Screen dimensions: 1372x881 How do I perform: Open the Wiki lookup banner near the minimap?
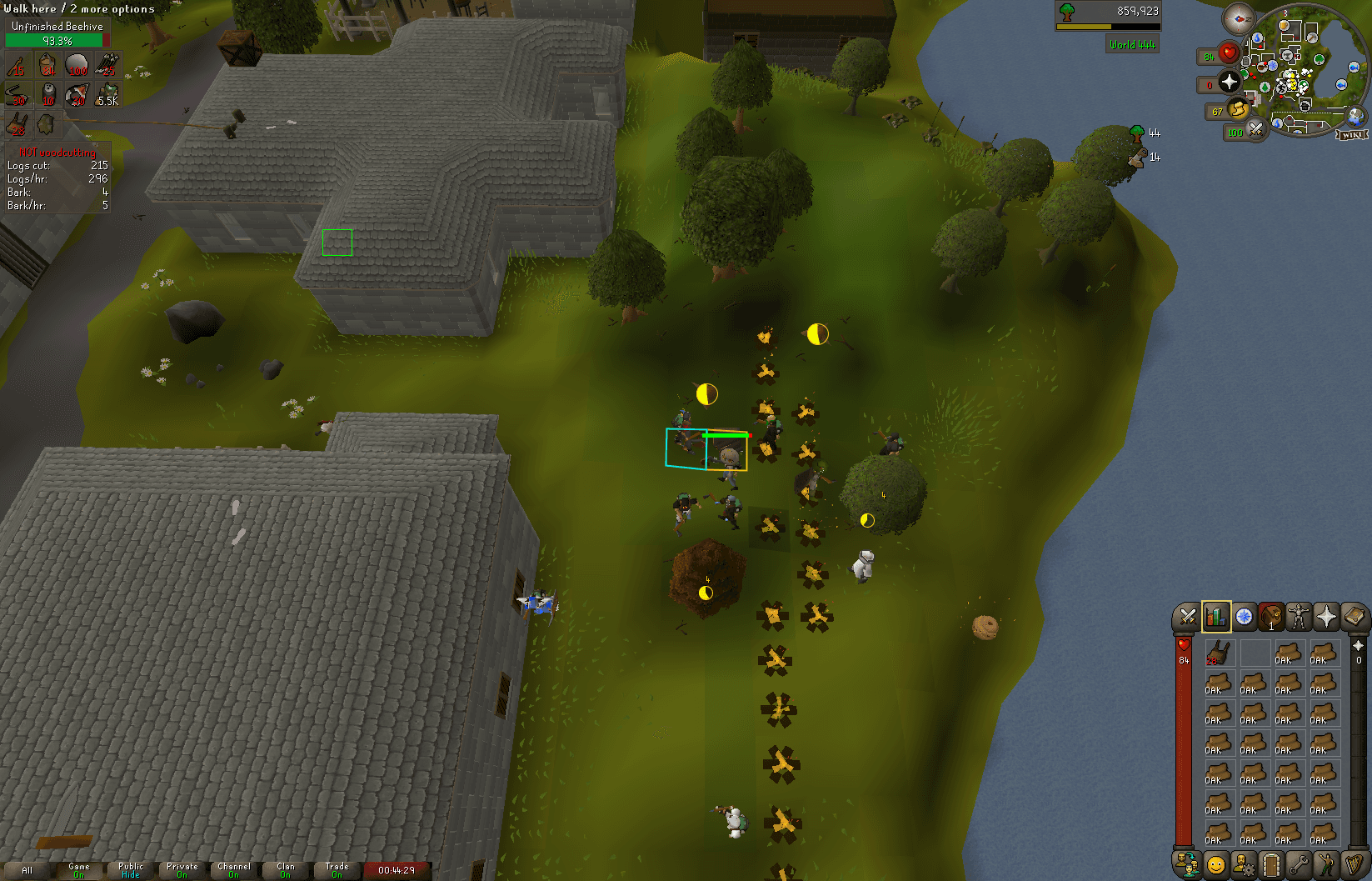pyautogui.click(x=1353, y=133)
